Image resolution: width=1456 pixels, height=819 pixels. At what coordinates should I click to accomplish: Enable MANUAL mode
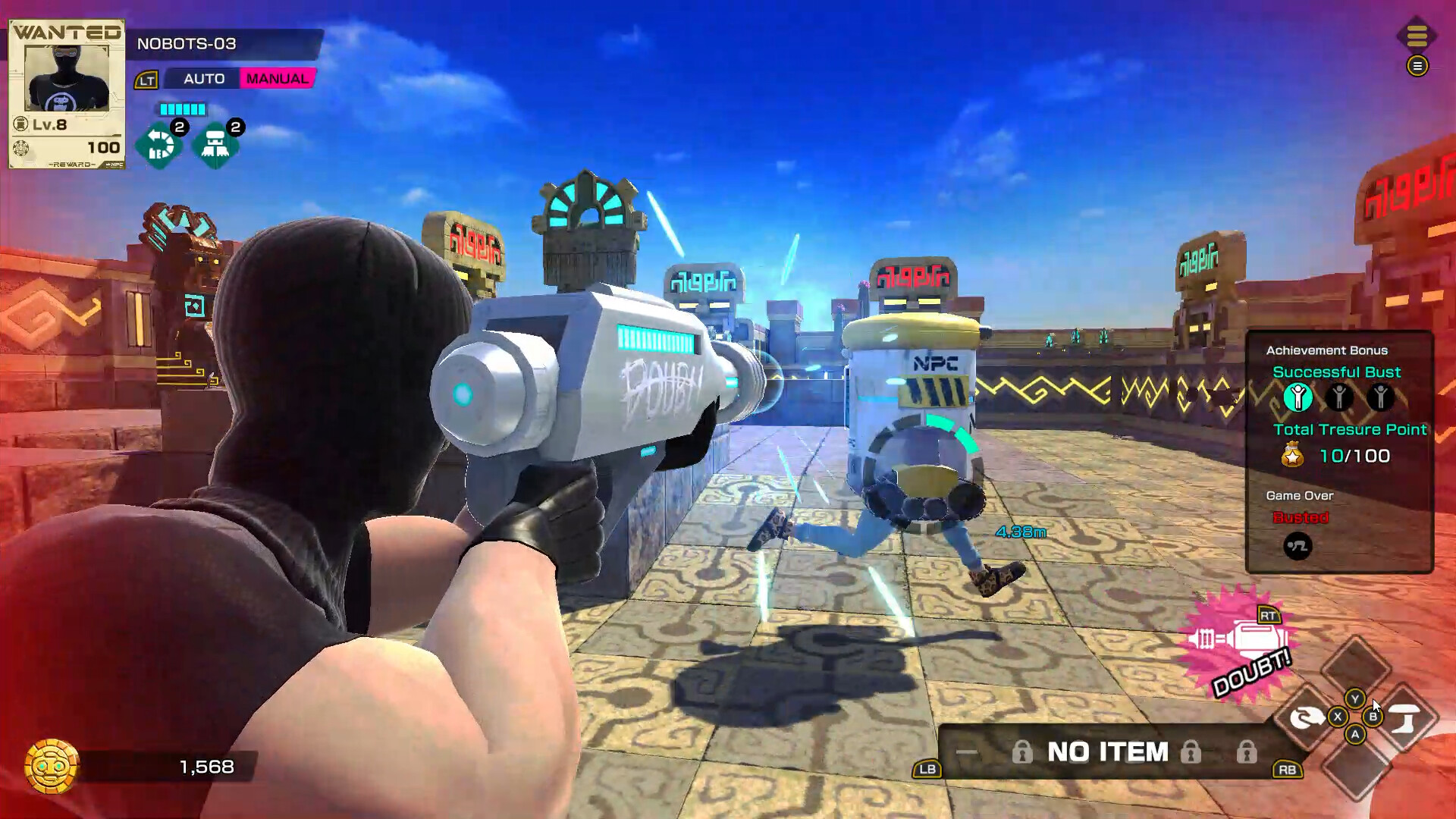281,79
